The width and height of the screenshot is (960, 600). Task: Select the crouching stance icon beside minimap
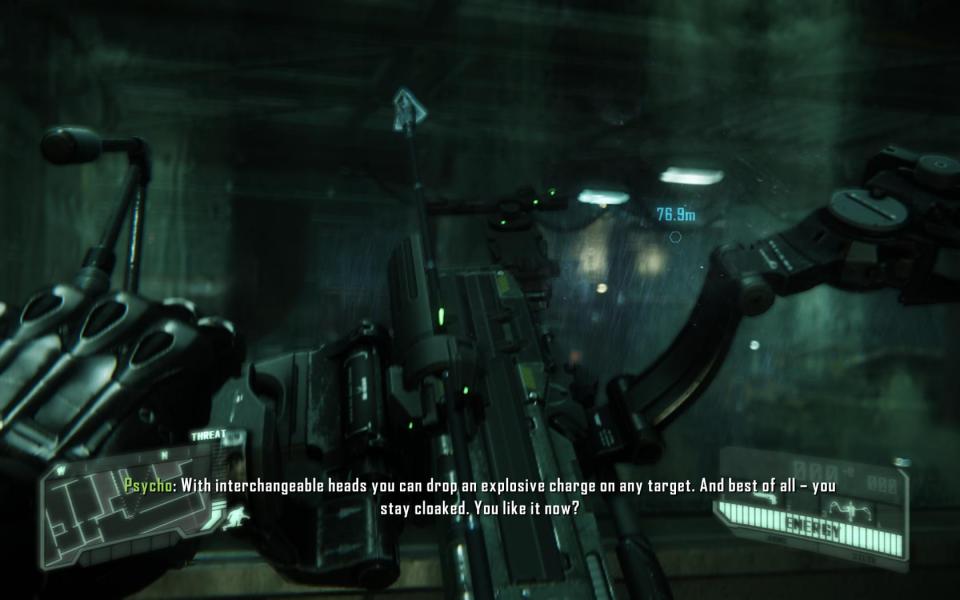coord(237,517)
